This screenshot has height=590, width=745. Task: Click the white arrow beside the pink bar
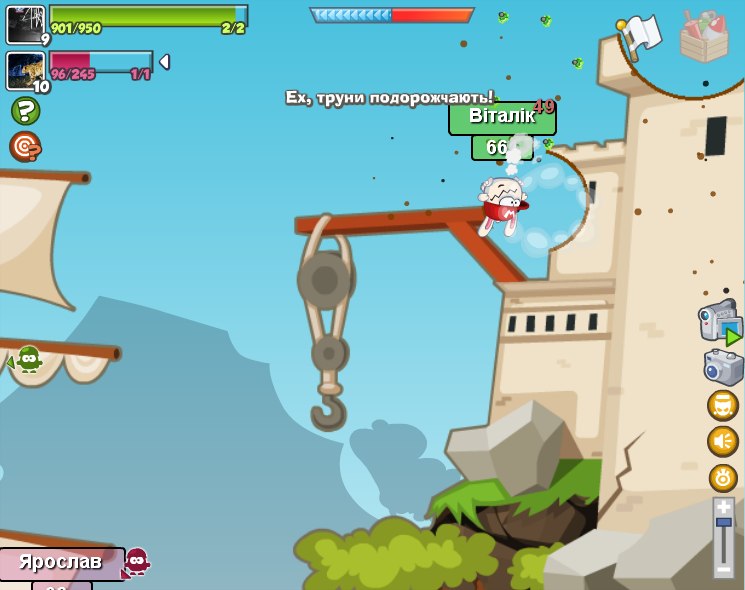point(164,62)
